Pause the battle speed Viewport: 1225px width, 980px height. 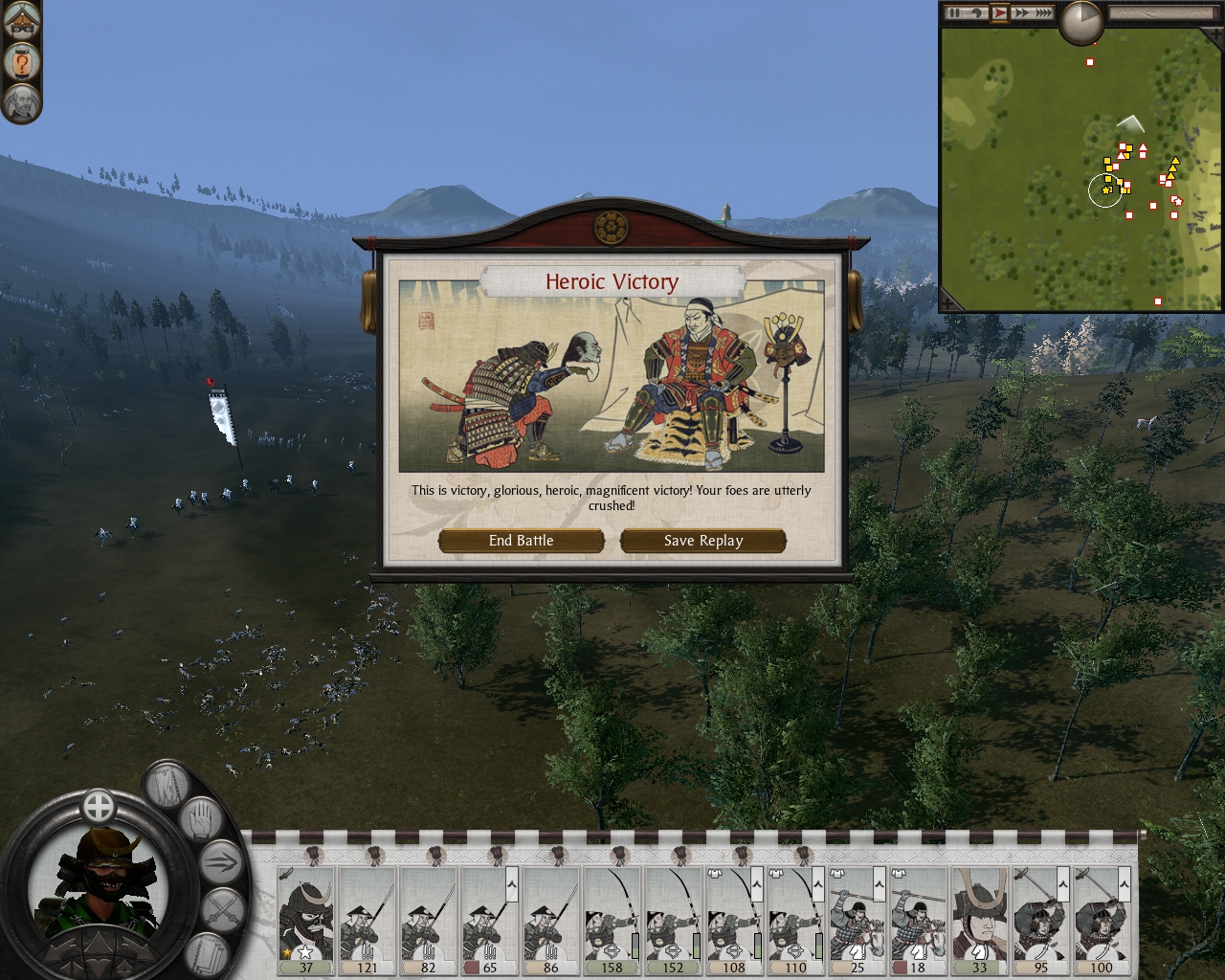[x=954, y=13]
